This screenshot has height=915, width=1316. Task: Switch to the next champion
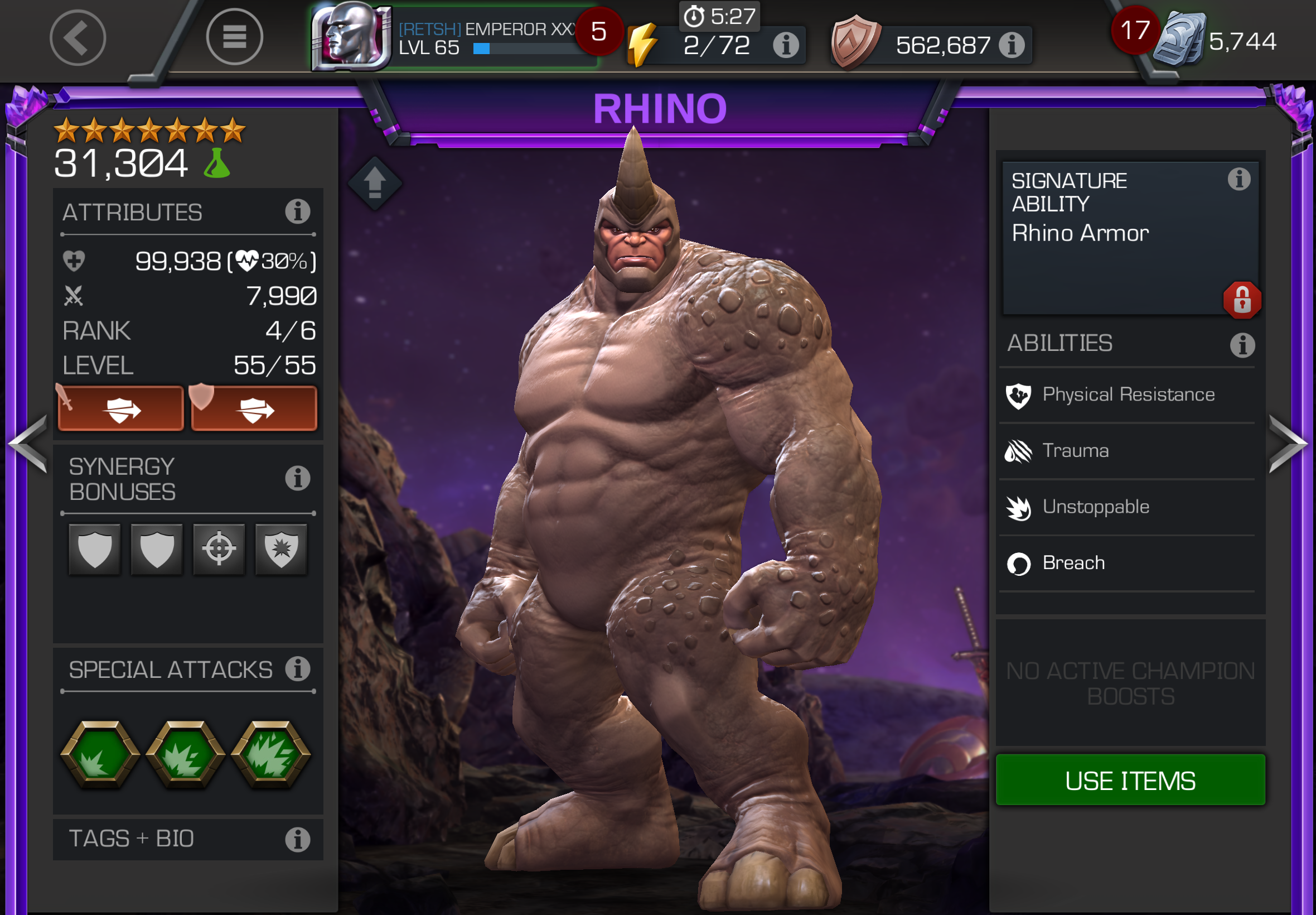tap(1289, 444)
